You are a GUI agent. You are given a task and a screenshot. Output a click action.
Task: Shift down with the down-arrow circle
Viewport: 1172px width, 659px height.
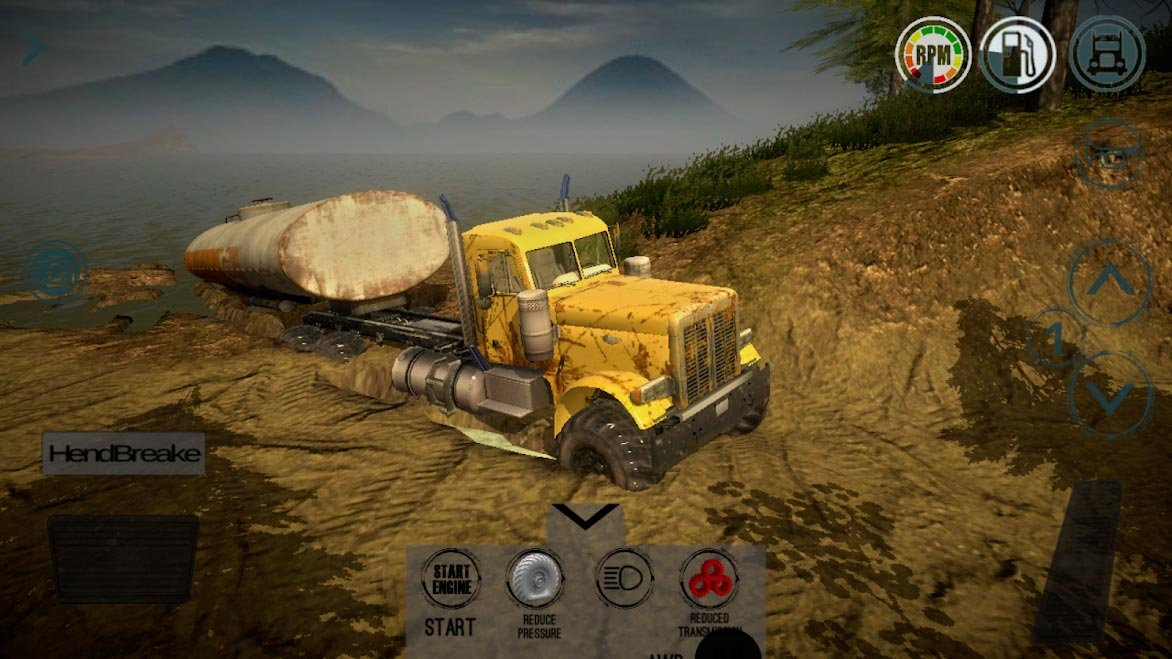[1110, 395]
